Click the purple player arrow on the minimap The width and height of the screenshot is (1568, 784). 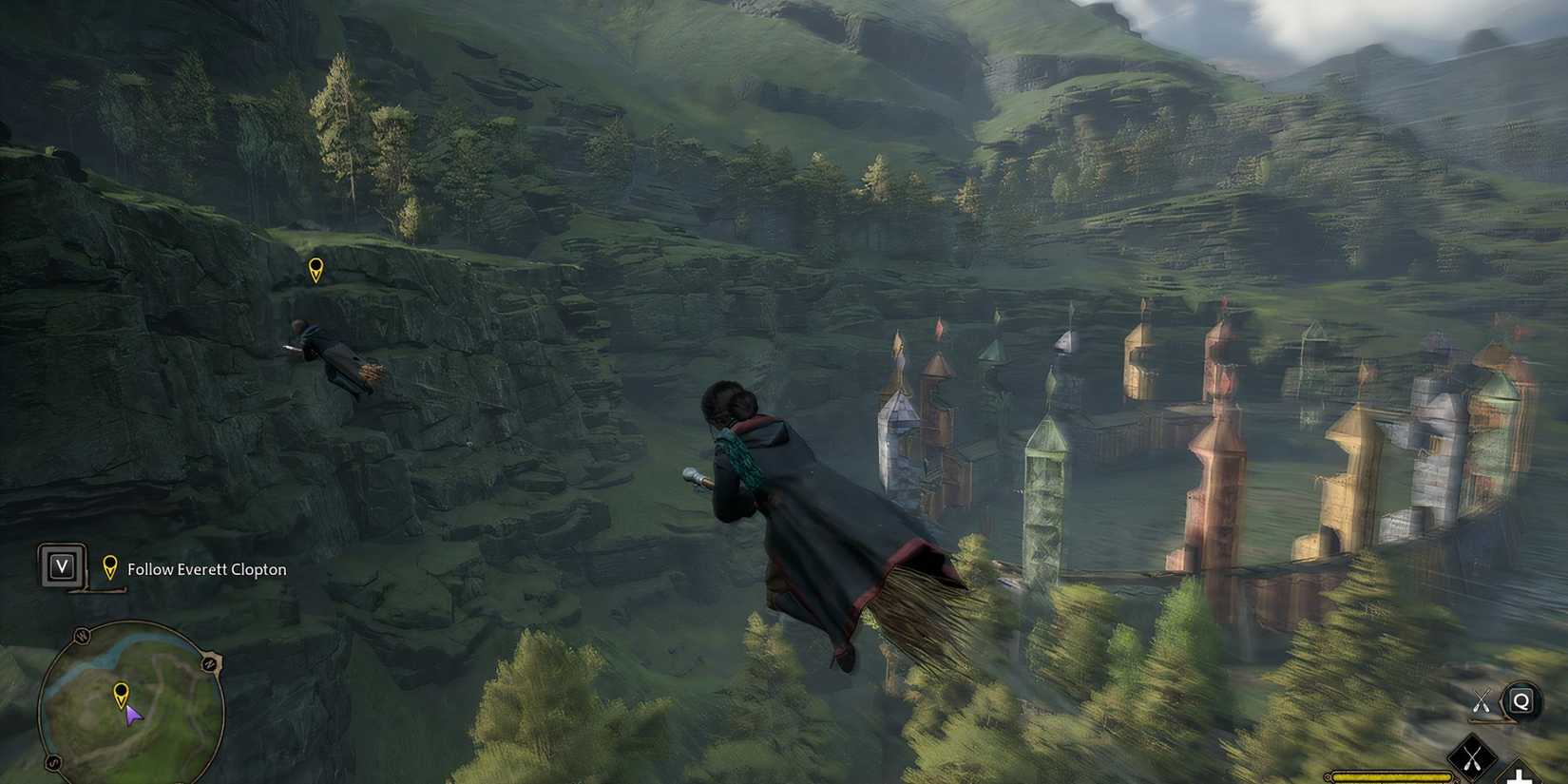pos(133,716)
